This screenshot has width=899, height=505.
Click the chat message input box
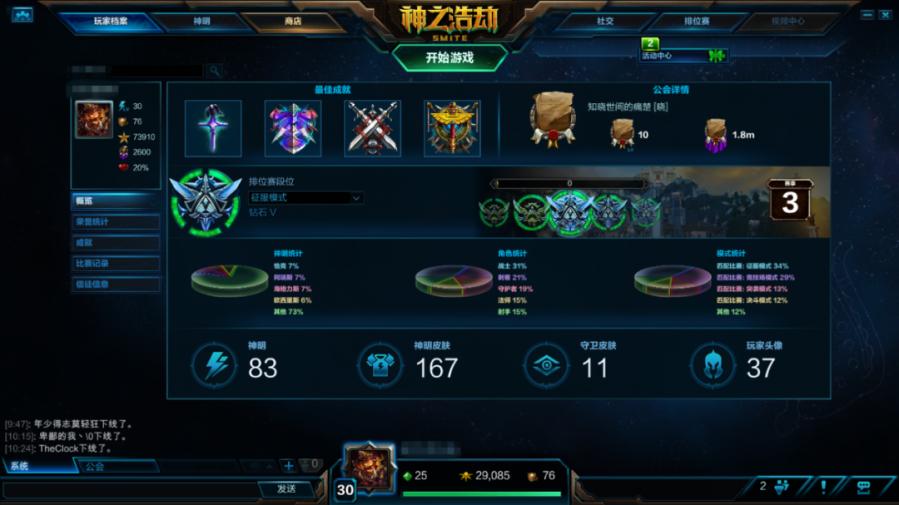pyautogui.click(x=130, y=489)
